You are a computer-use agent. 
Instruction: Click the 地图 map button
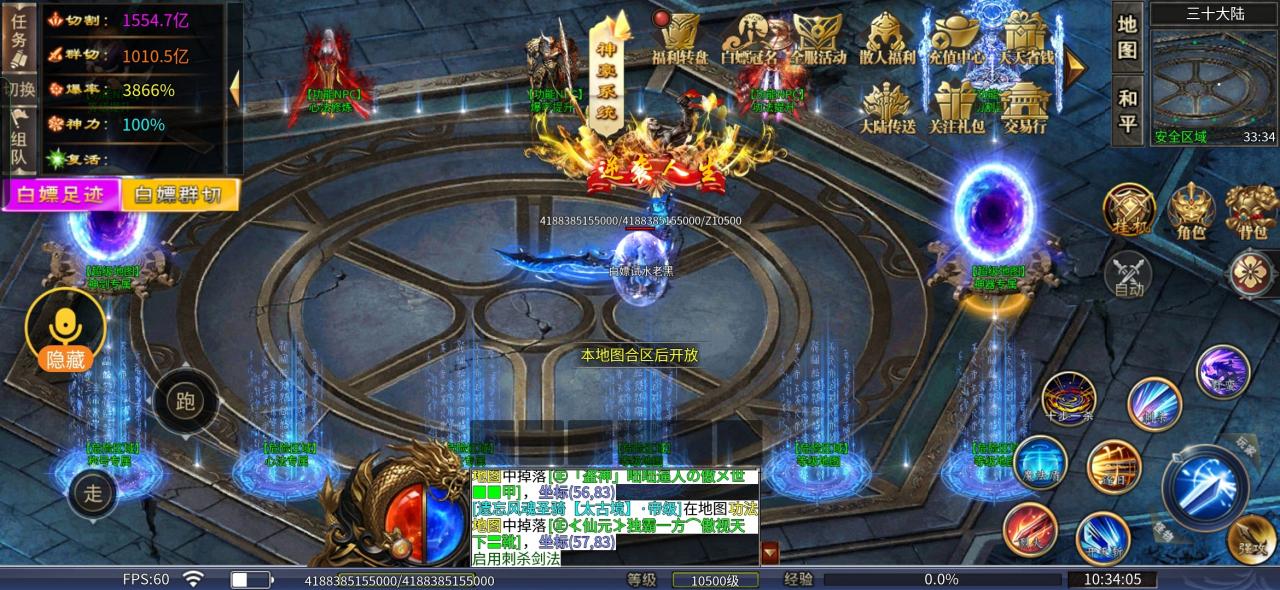click(x=1127, y=37)
